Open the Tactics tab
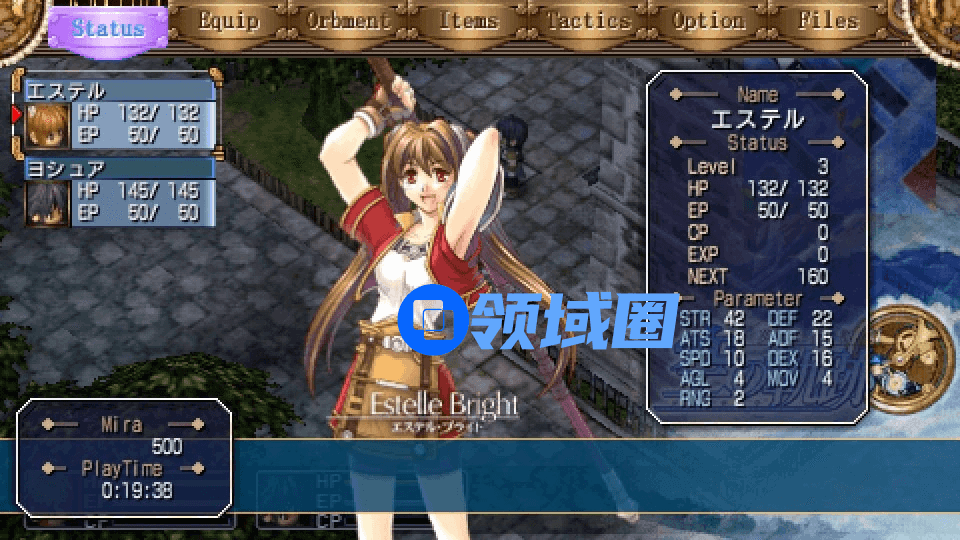Viewport: 960px width, 540px height. [589, 21]
